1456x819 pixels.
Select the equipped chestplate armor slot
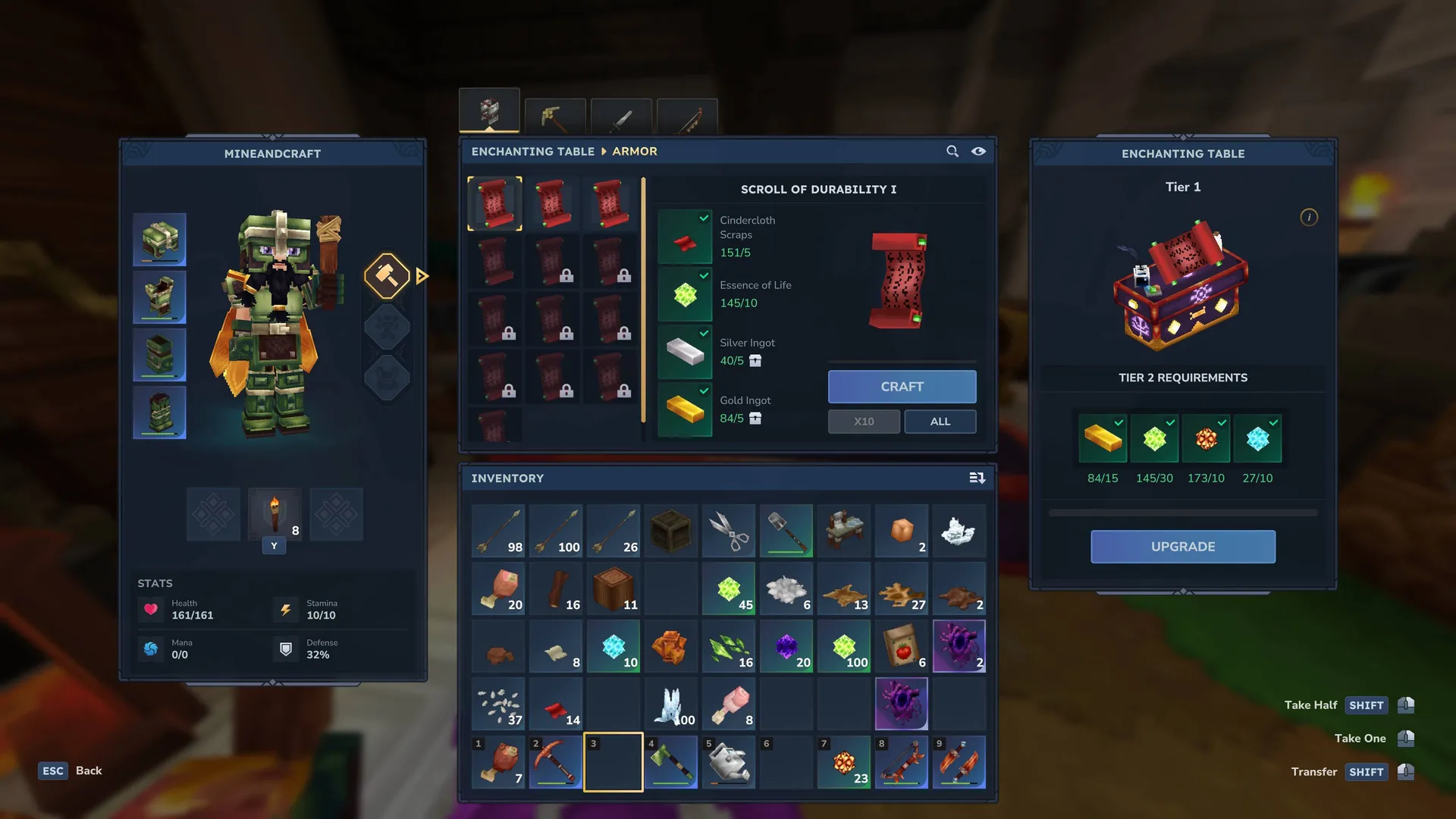(x=160, y=297)
